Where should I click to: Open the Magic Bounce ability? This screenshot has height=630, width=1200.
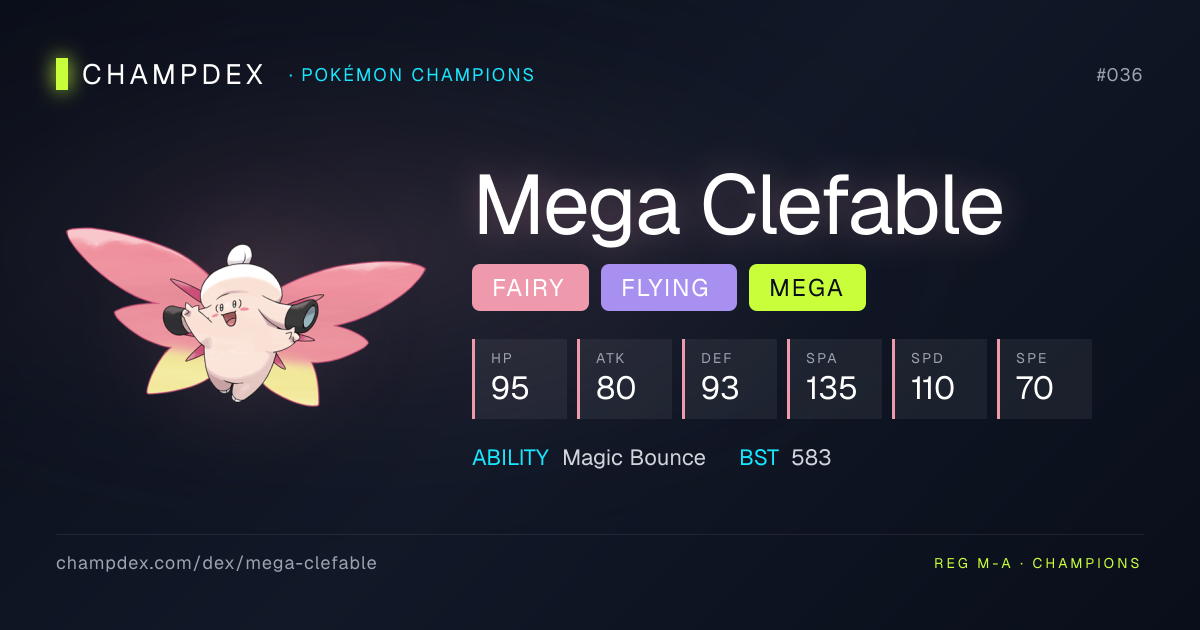click(x=633, y=458)
